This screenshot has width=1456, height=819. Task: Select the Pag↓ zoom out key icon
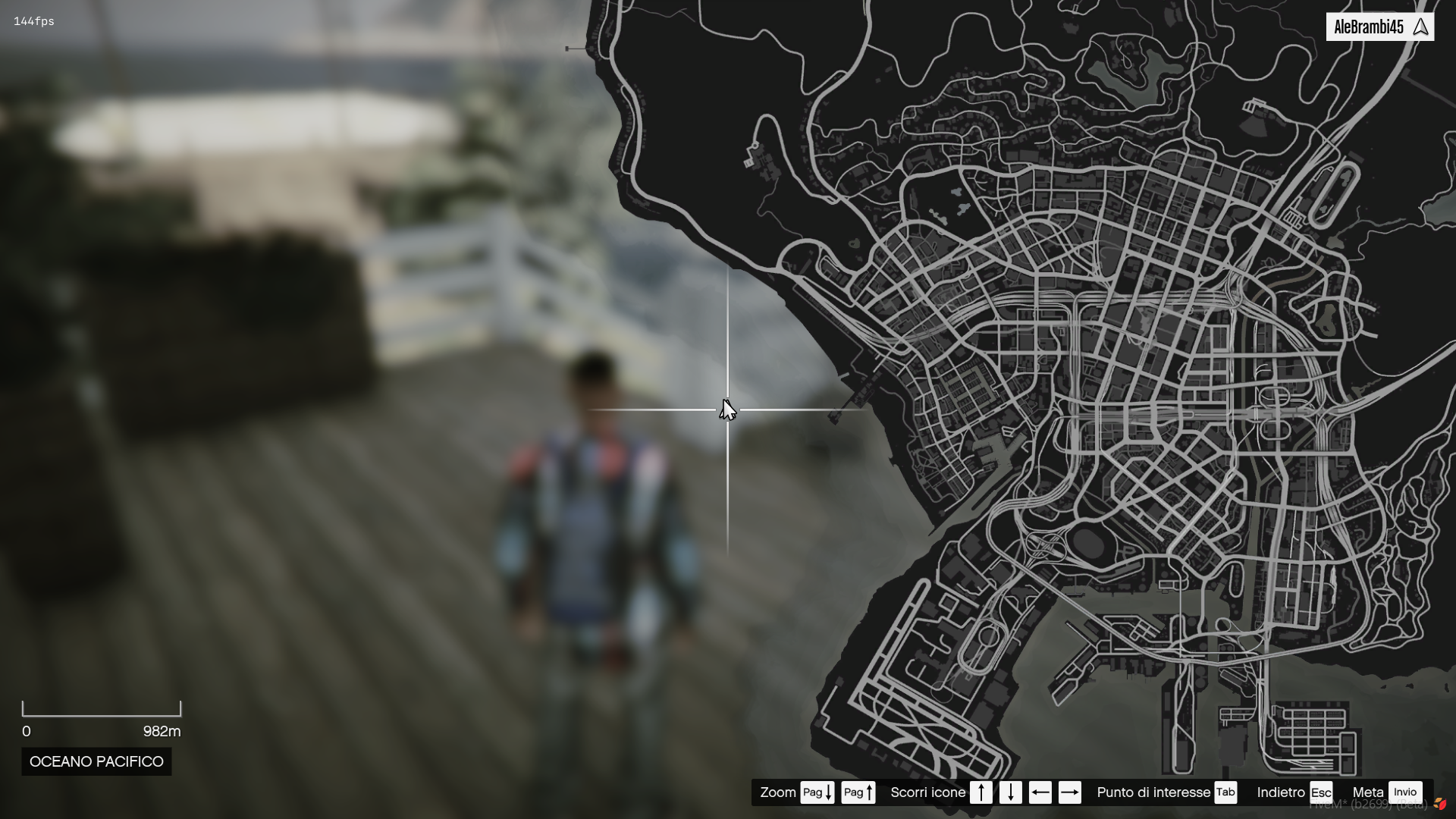coord(817,792)
